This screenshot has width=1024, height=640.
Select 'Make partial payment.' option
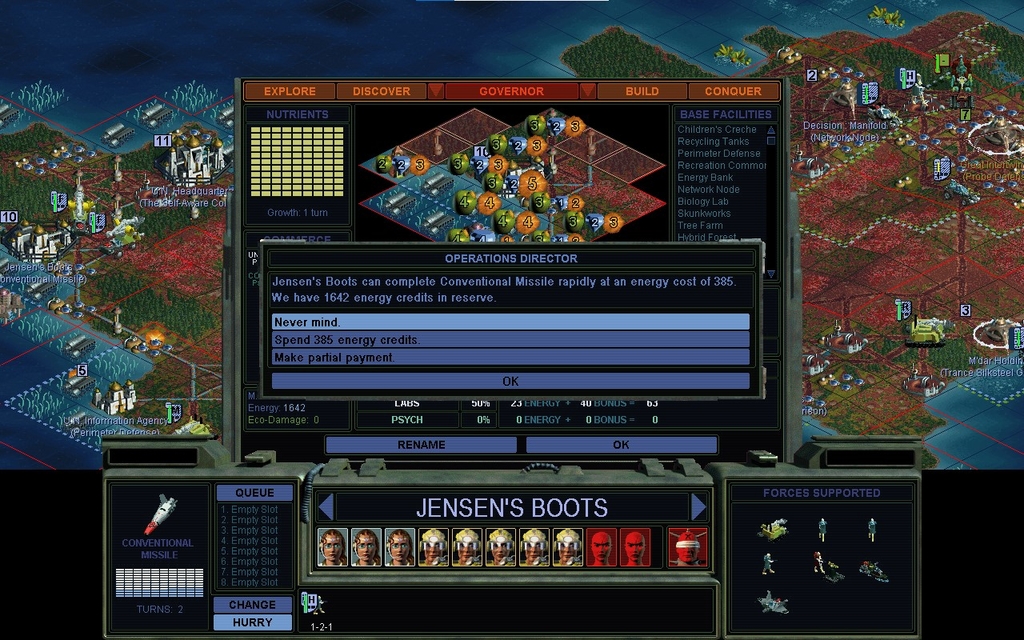tap(510, 357)
